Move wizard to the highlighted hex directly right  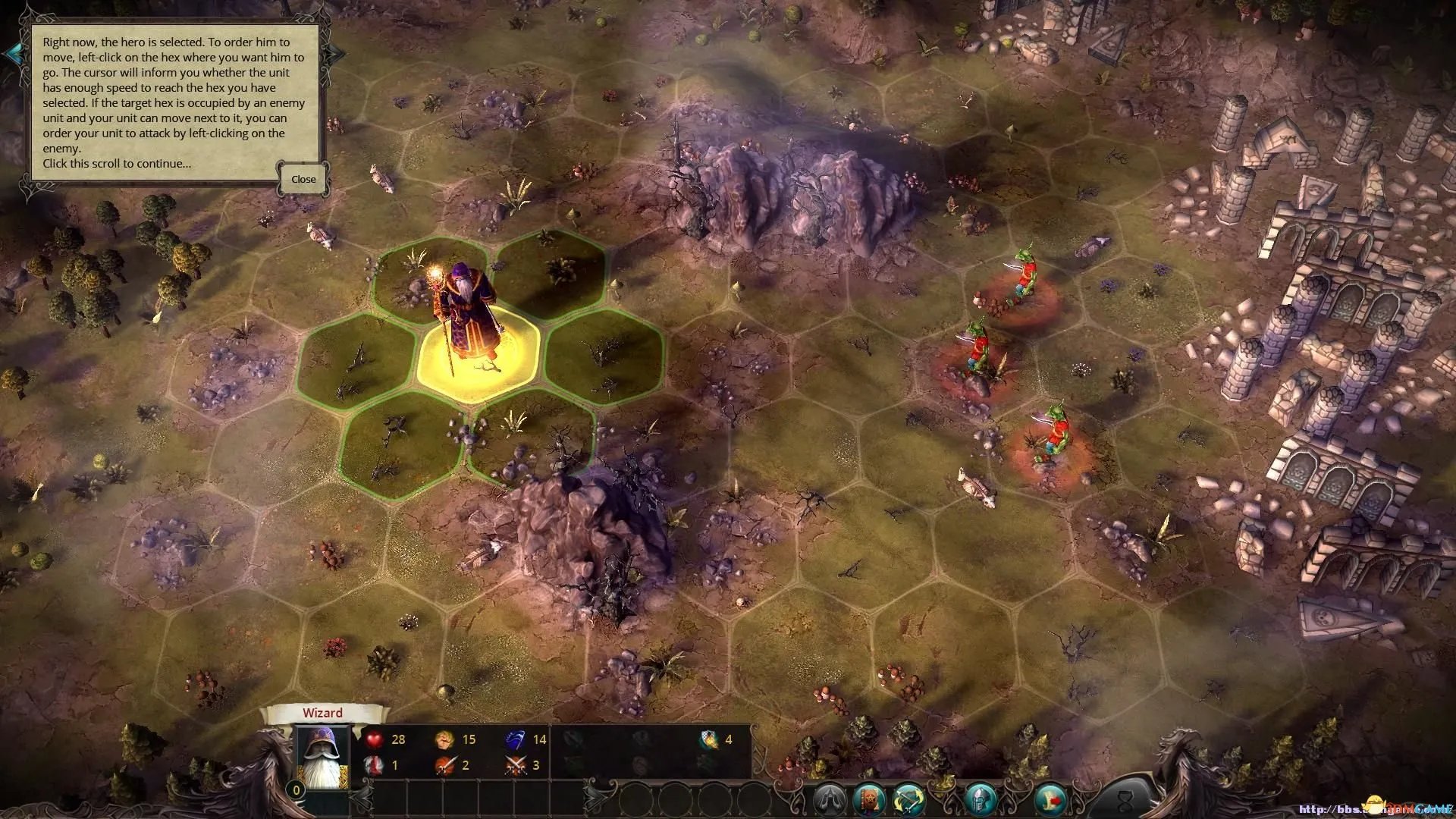pos(604,355)
